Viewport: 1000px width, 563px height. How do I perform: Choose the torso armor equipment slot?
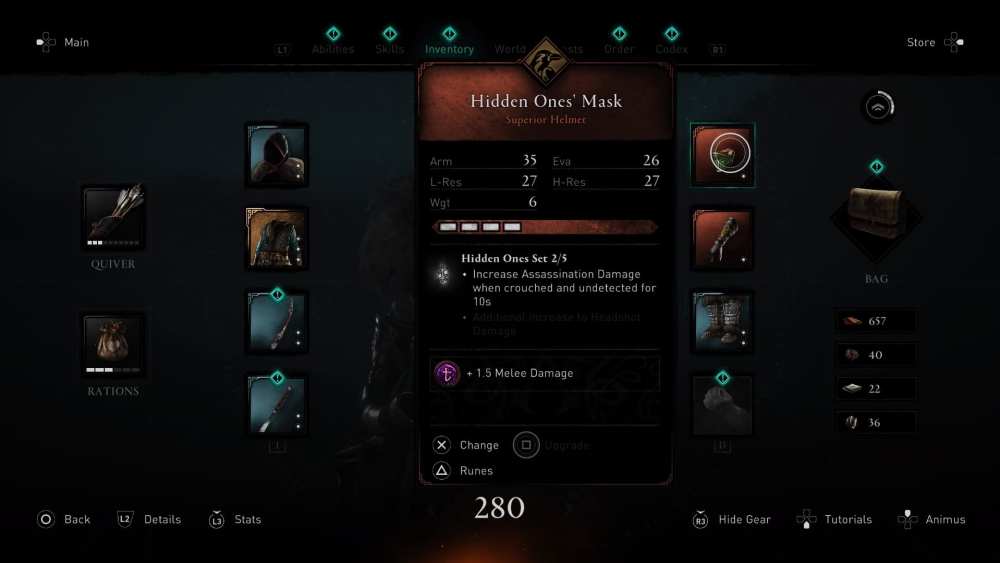pos(276,238)
